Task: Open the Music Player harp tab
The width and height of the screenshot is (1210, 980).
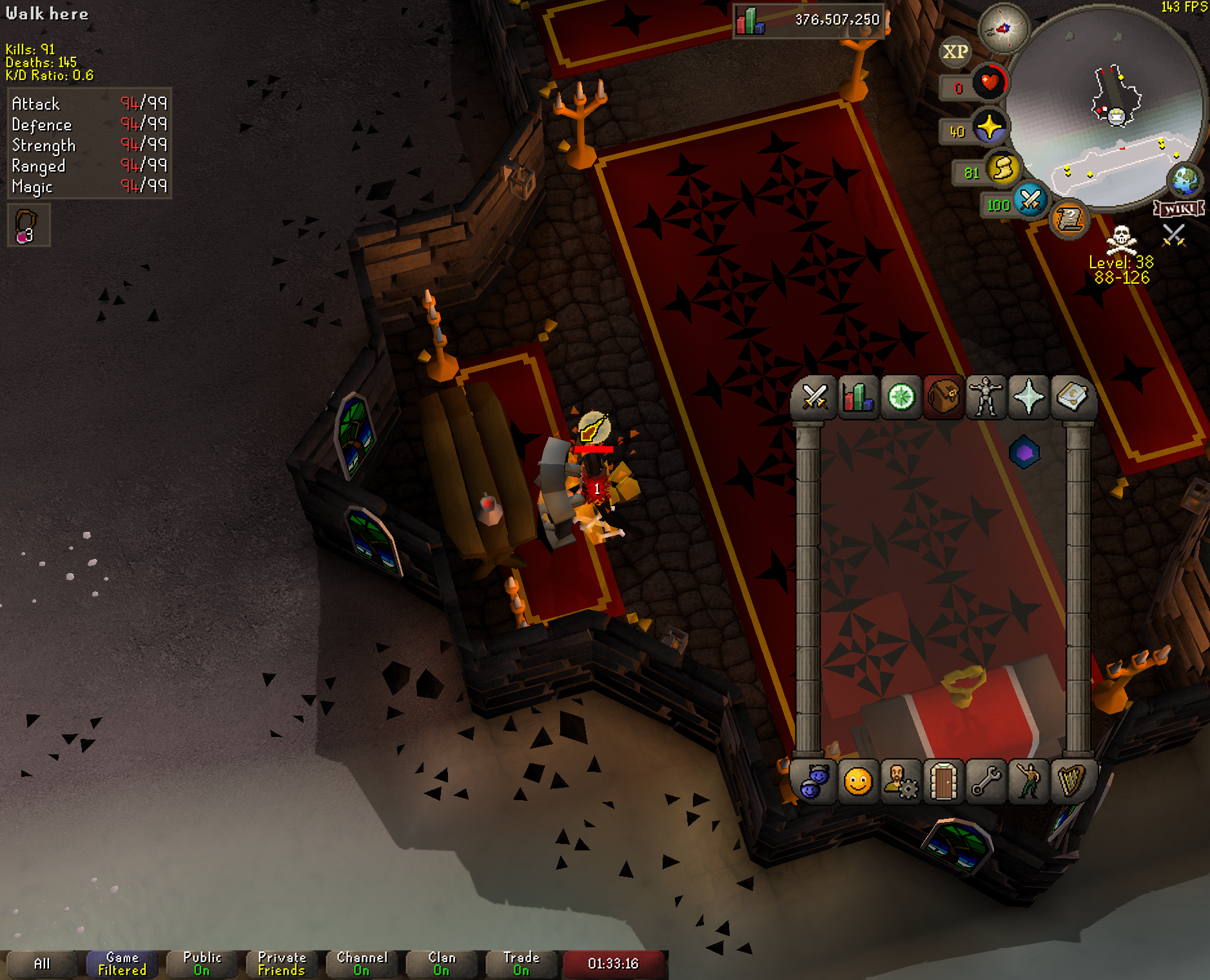Action: pyautogui.click(x=1071, y=782)
